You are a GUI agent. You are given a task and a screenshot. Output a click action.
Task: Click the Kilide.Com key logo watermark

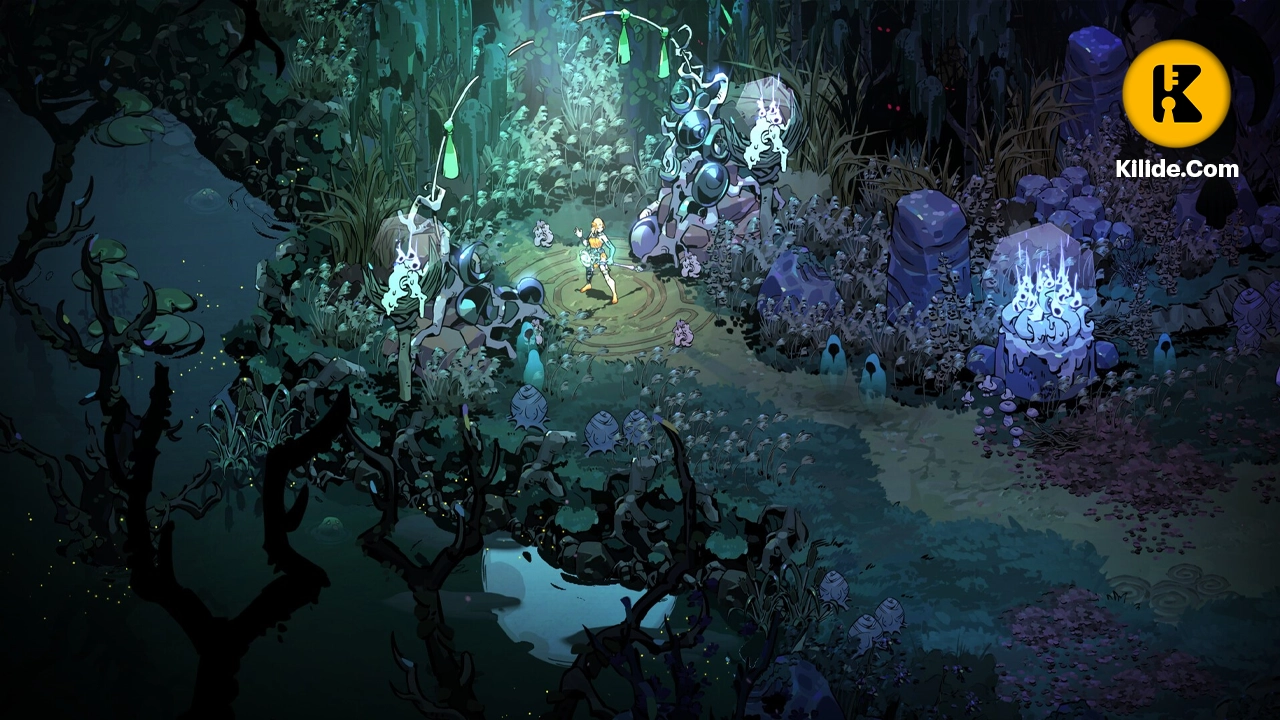point(1176,94)
